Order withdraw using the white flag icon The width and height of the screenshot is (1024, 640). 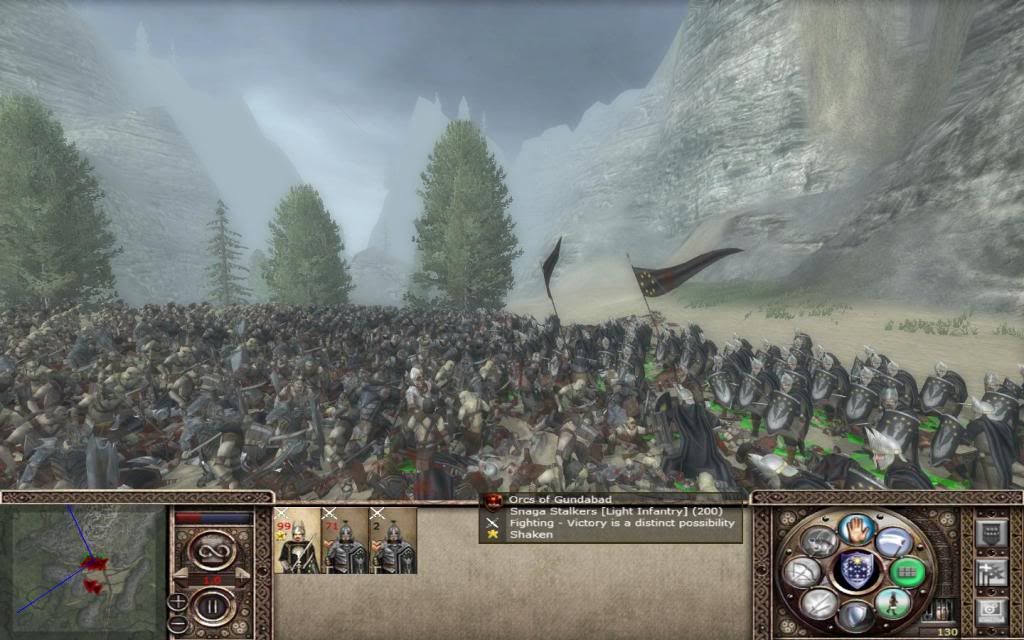[x=893, y=542]
